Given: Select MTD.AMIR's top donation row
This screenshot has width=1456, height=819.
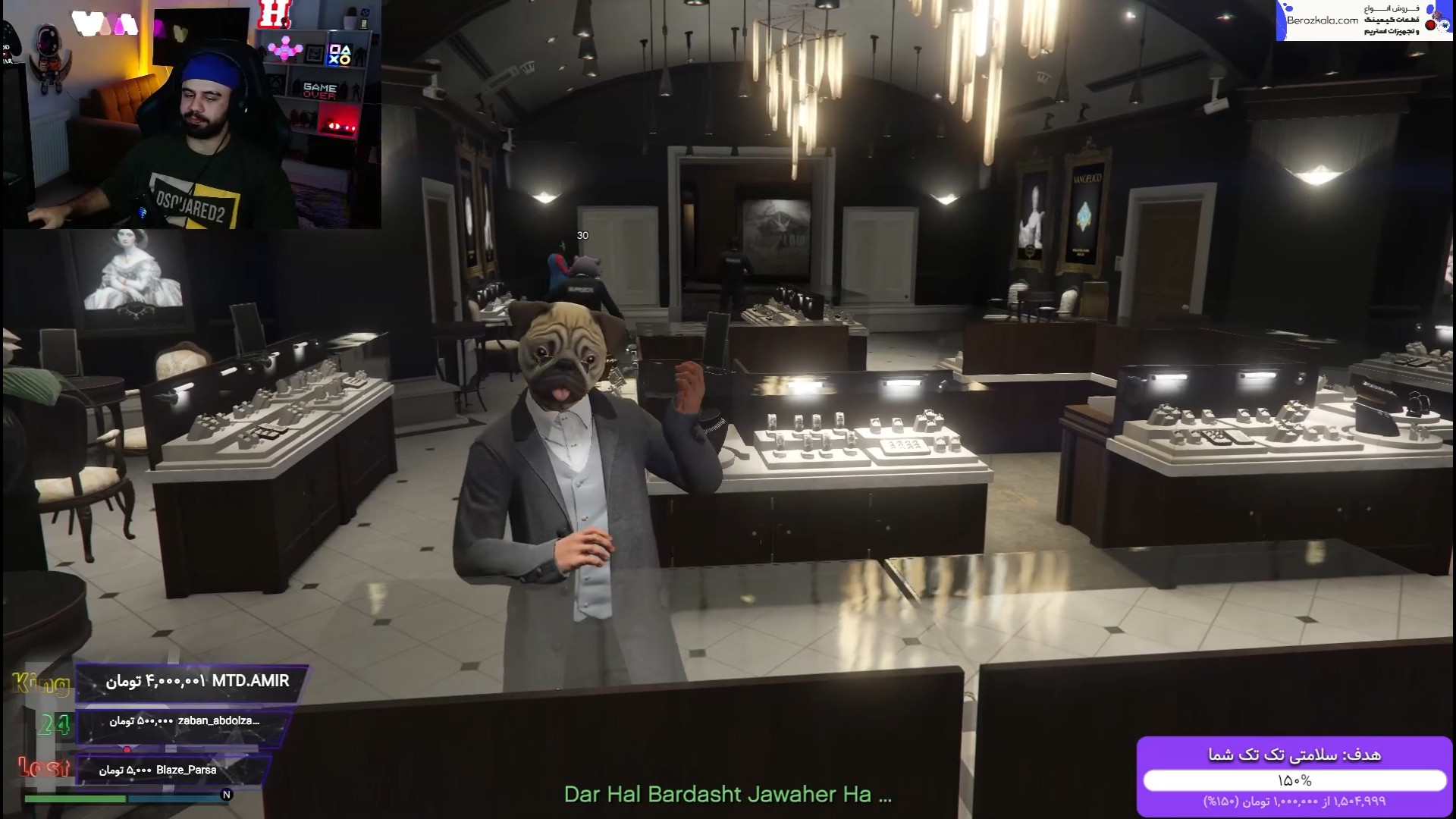Looking at the screenshot, I should click(x=193, y=682).
